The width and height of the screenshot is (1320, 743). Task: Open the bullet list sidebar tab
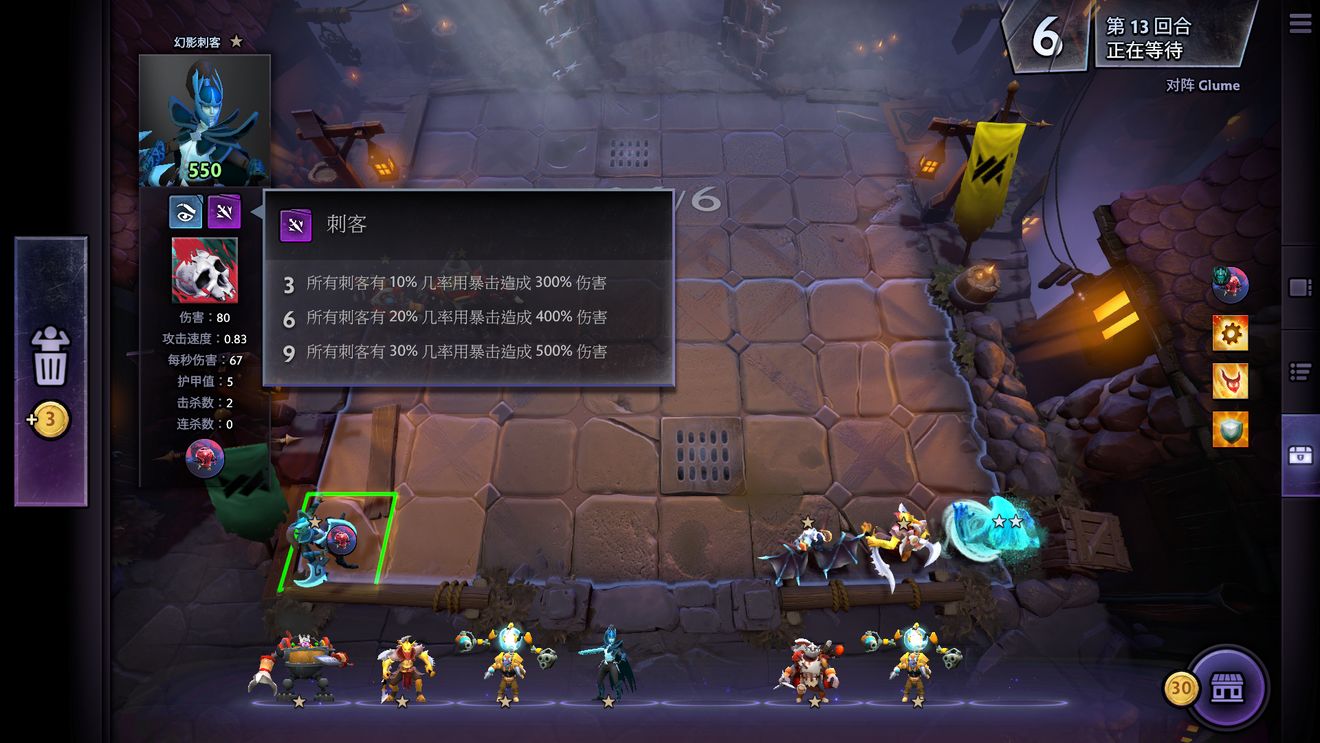1300,372
